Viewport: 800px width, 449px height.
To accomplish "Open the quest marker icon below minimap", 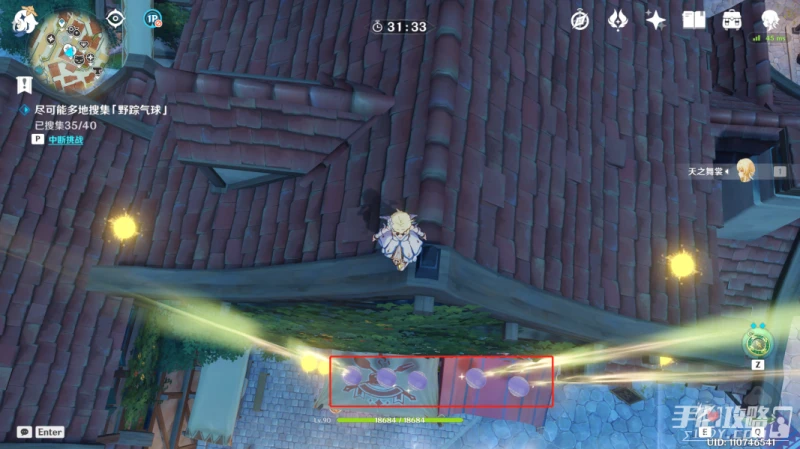I will 23,84.
